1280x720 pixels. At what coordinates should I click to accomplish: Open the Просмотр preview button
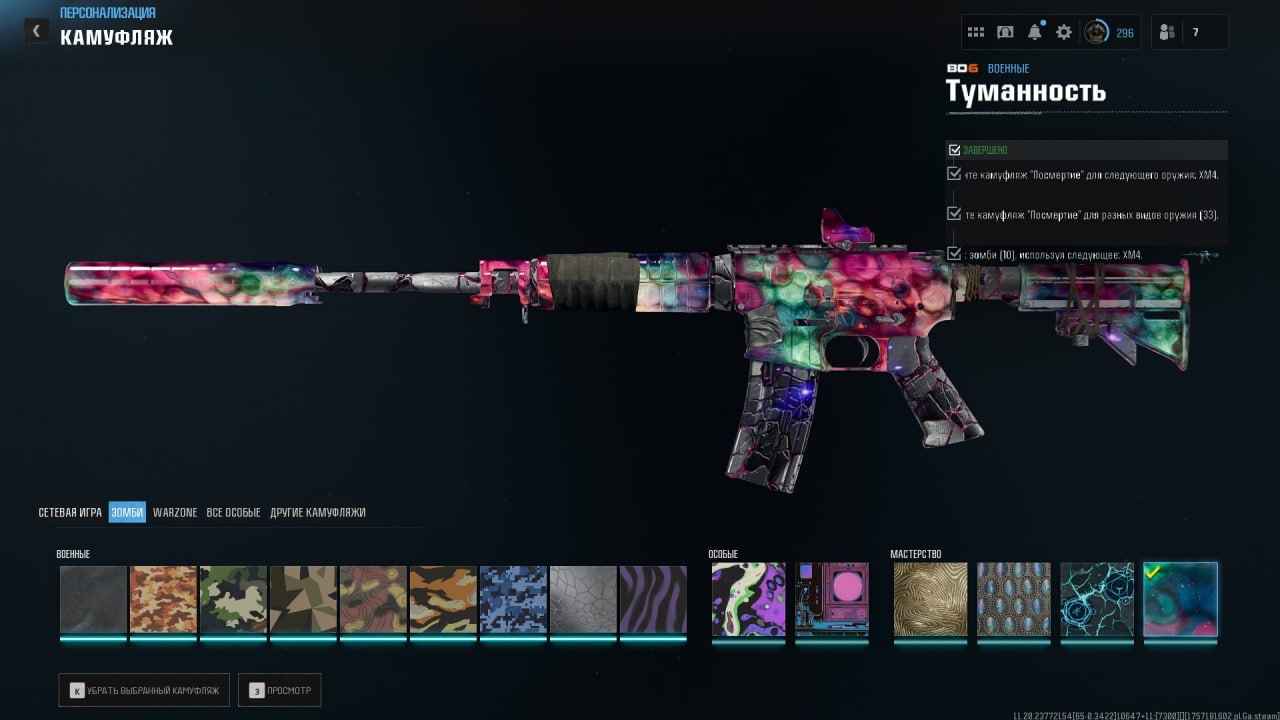279,690
